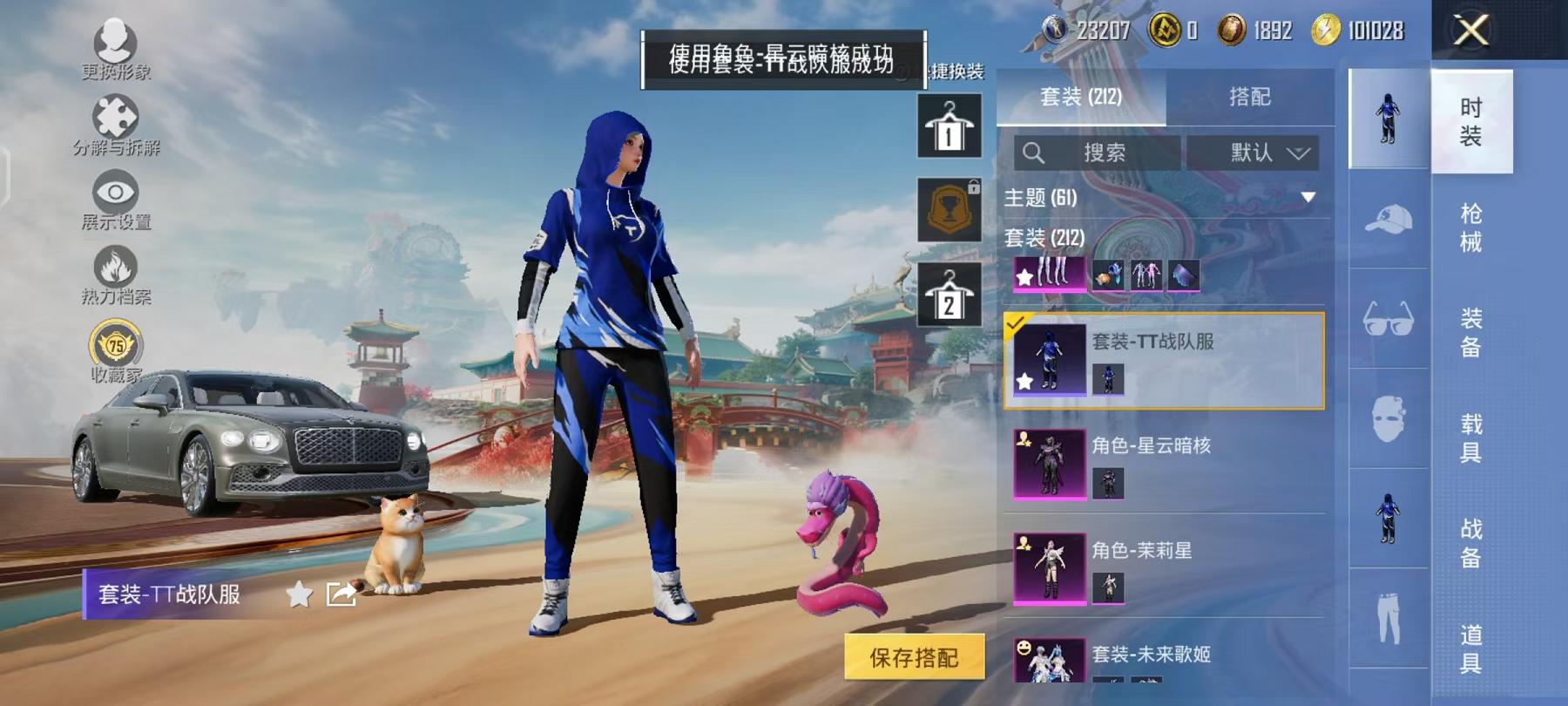Select the glasses category icon
Screen dimensions: 1568x706
[x=1389, y=318]
